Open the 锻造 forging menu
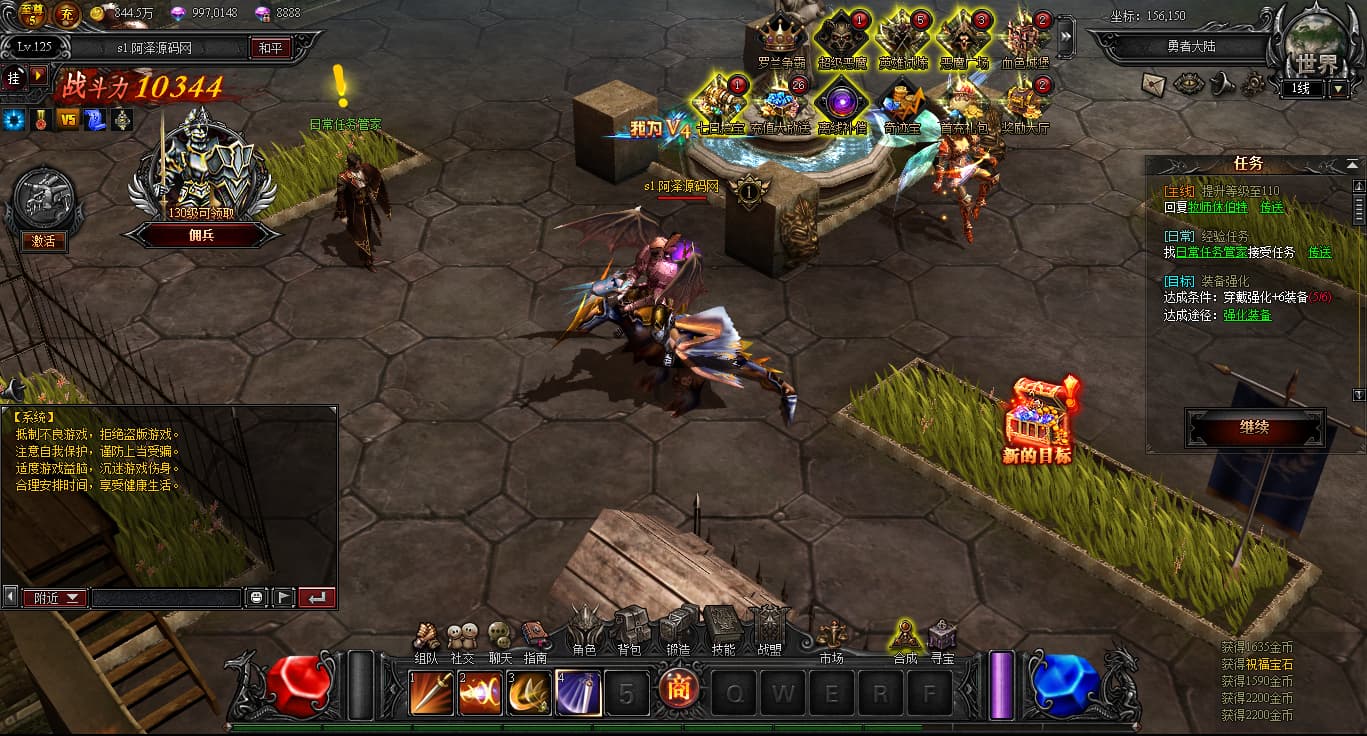Viewport: 1367px width, 736px height. [677, 628]
